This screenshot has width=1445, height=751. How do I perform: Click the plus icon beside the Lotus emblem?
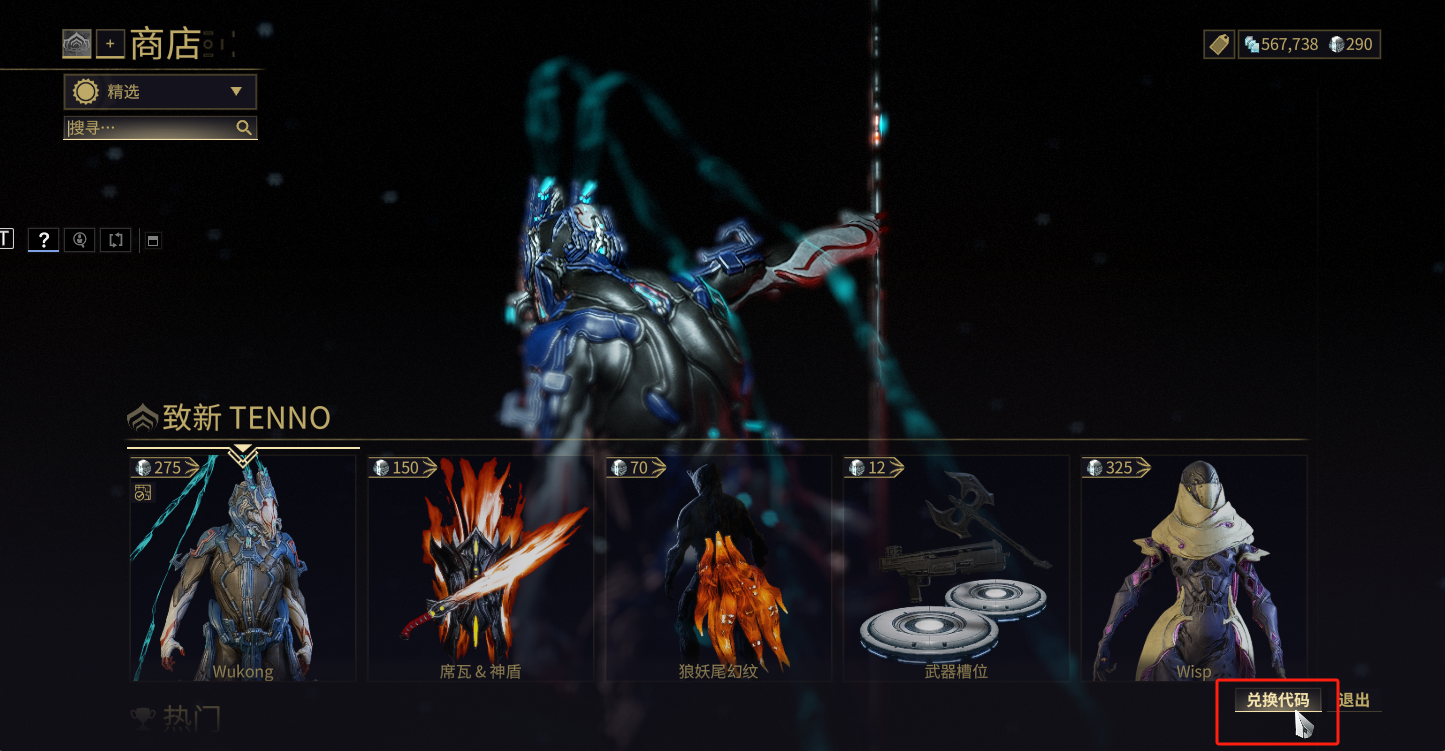pyautogui.click(x=109, y=44)
